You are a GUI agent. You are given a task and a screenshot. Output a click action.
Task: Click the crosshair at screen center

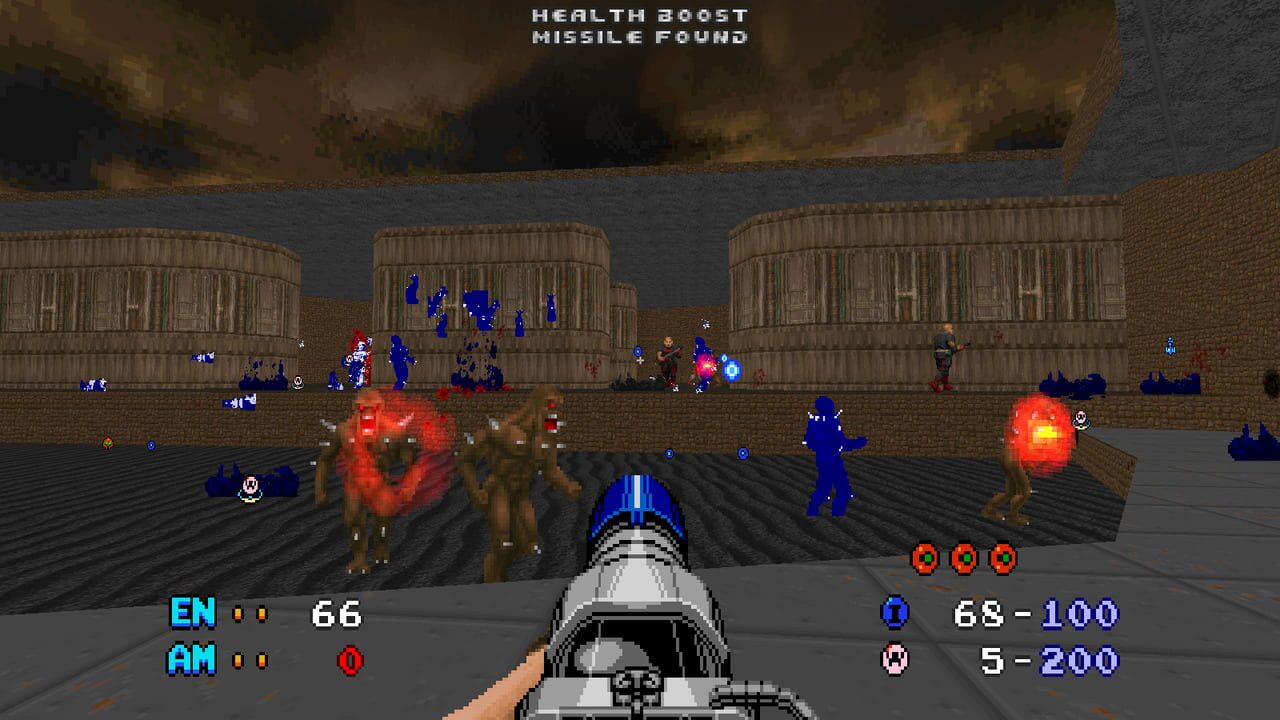pos(640,360)
